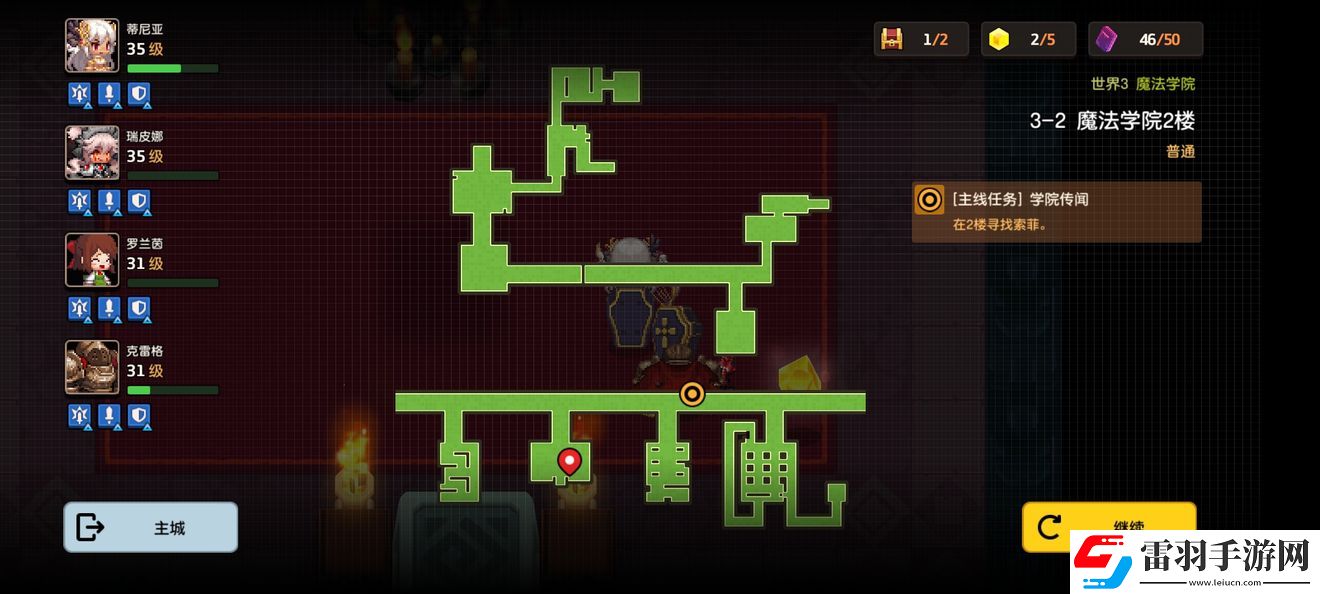Return to town with the 主城 button
This screenshot has width=1320, height=594.
click(150, 527)
